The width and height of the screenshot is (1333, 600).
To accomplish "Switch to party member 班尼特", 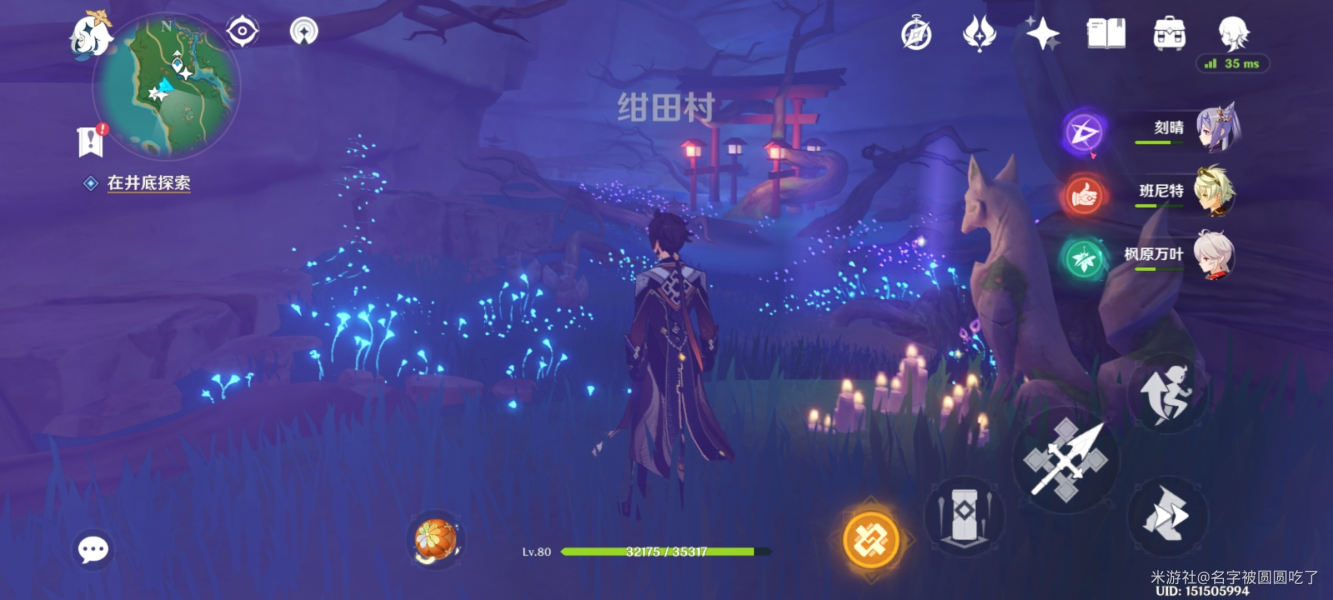I will 1215,193.
